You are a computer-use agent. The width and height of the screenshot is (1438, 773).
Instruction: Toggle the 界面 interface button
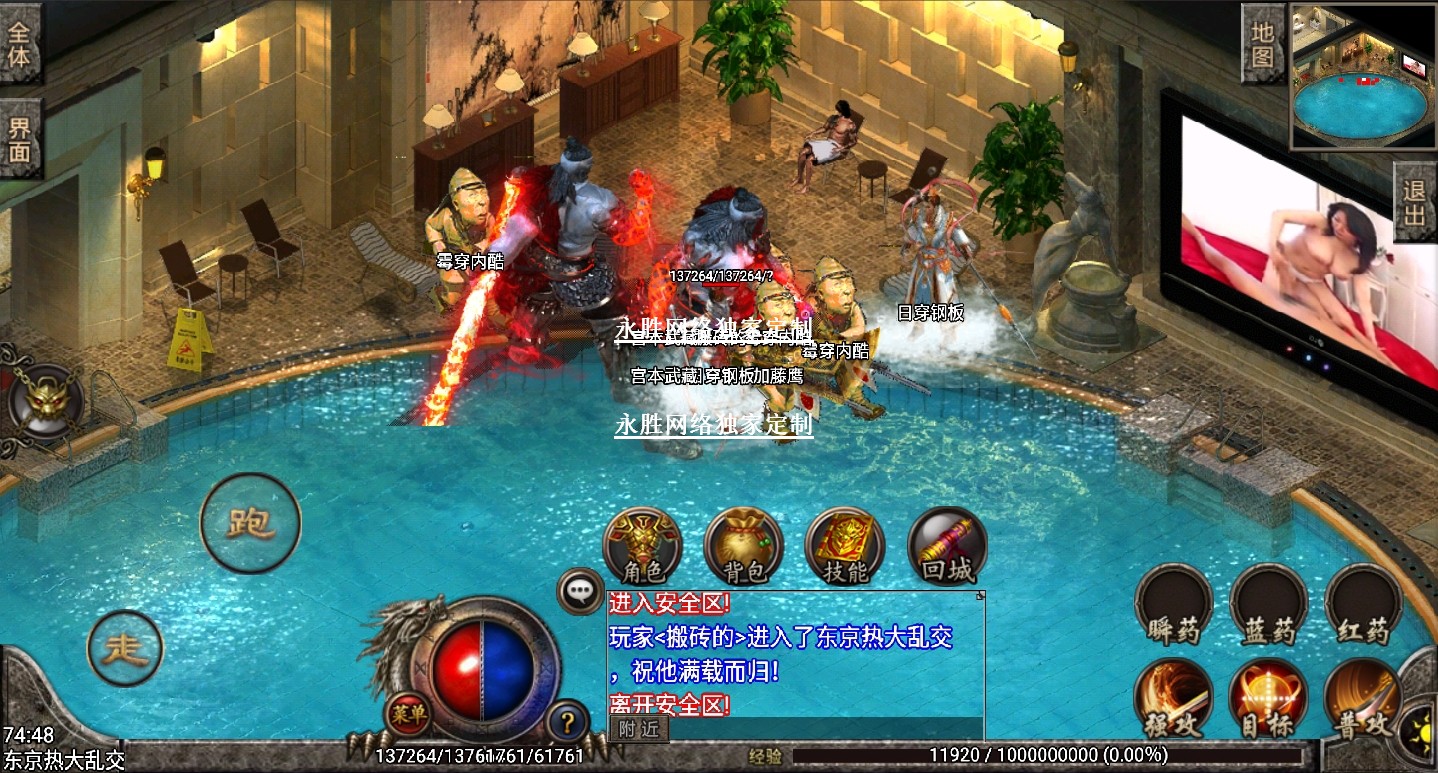click(x=20, y=139)
